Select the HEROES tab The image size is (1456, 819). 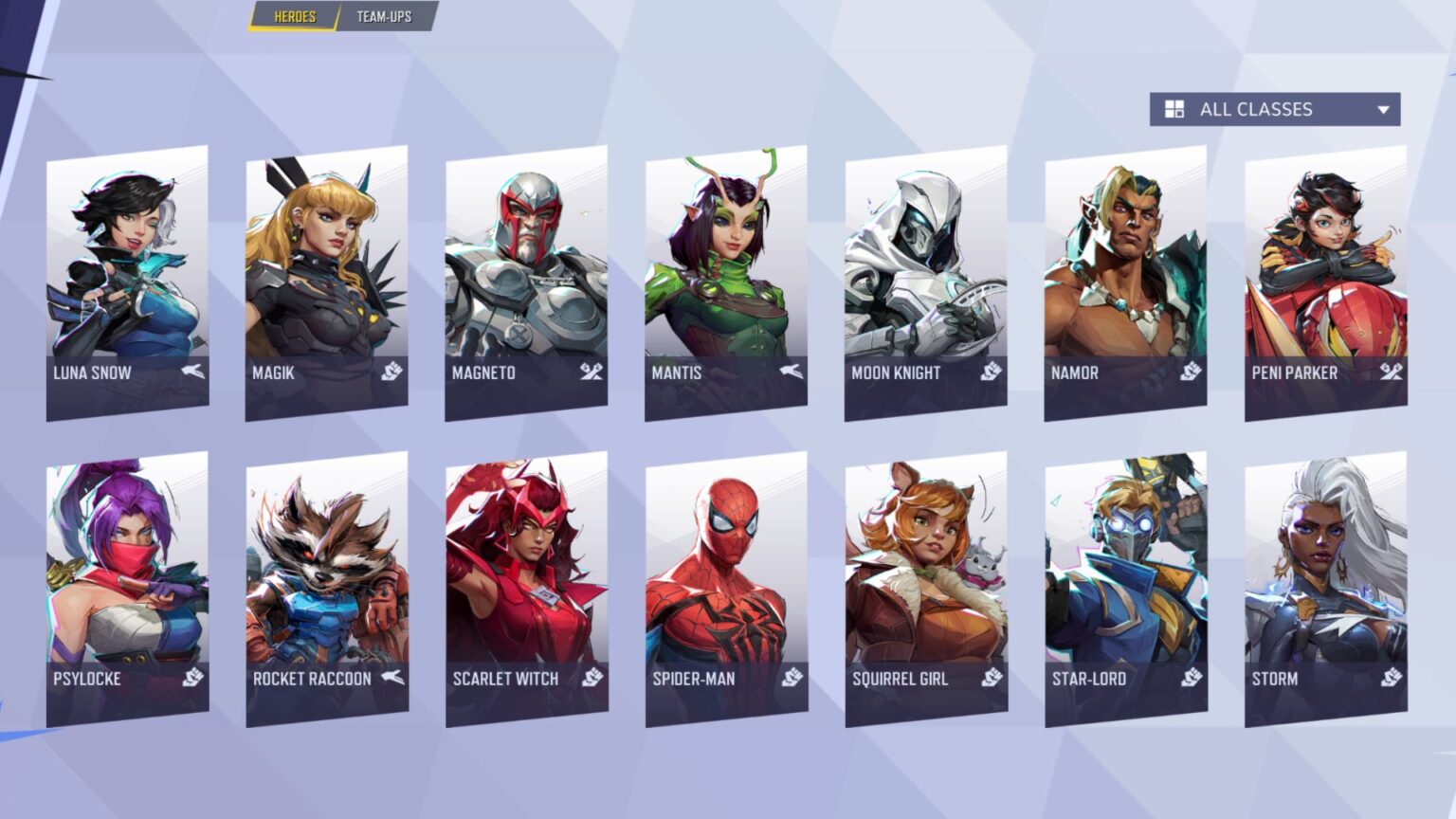(x=293, y=16)
